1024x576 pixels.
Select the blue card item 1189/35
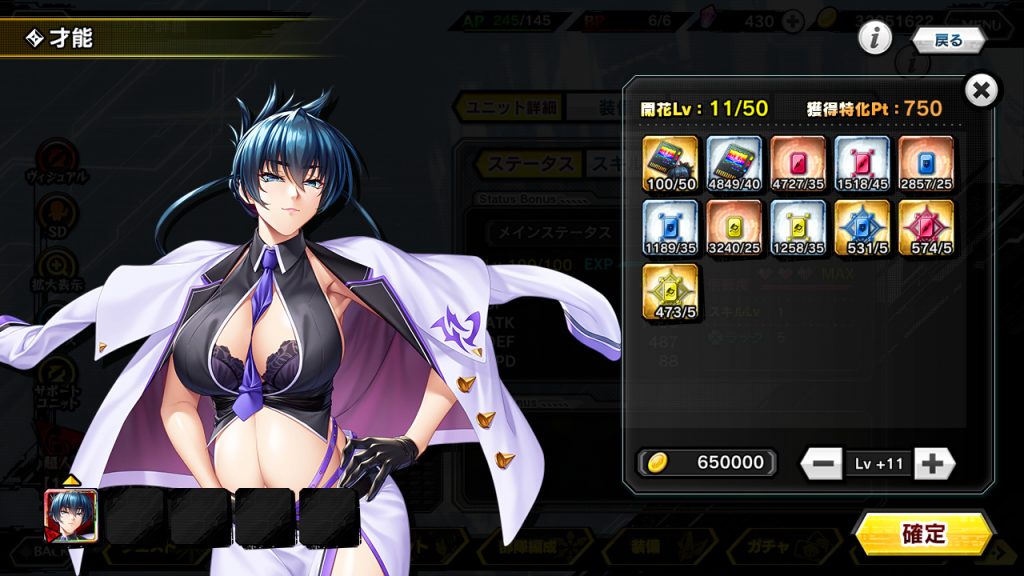point(670,228)
